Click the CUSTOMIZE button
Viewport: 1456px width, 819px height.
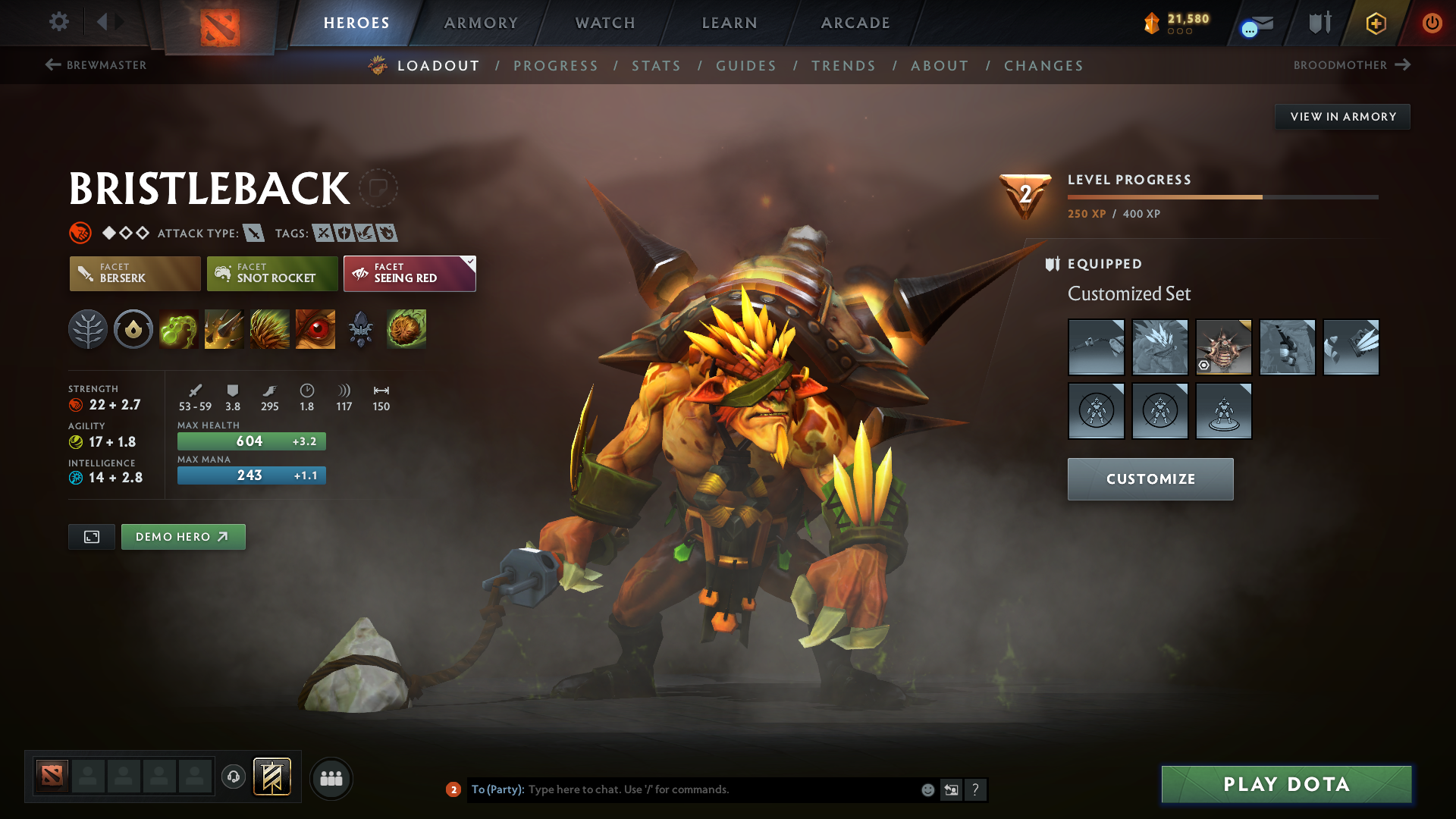pos(1150,479)
